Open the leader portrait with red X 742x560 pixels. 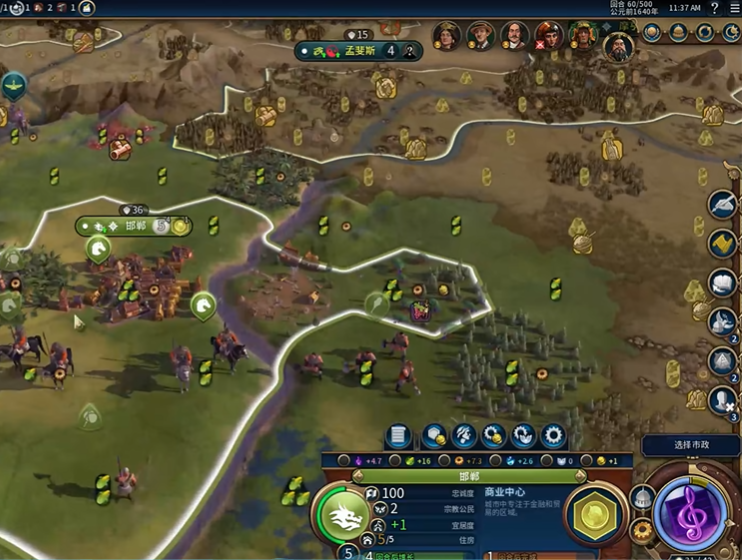click(547, 37)
